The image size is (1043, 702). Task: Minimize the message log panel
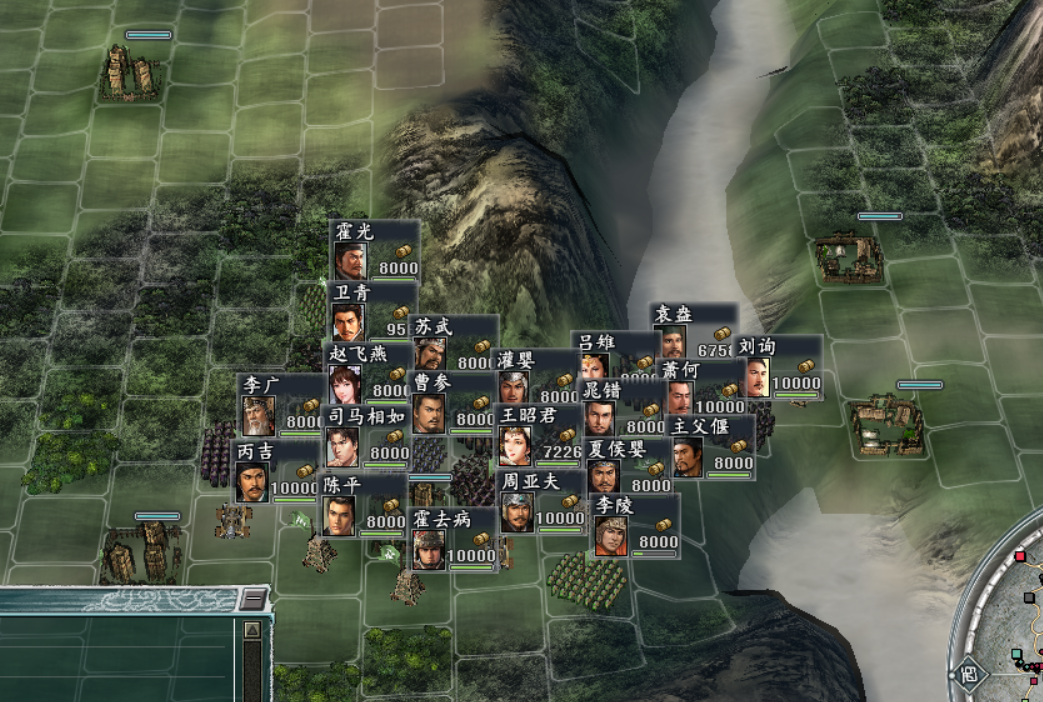[254, 599]
